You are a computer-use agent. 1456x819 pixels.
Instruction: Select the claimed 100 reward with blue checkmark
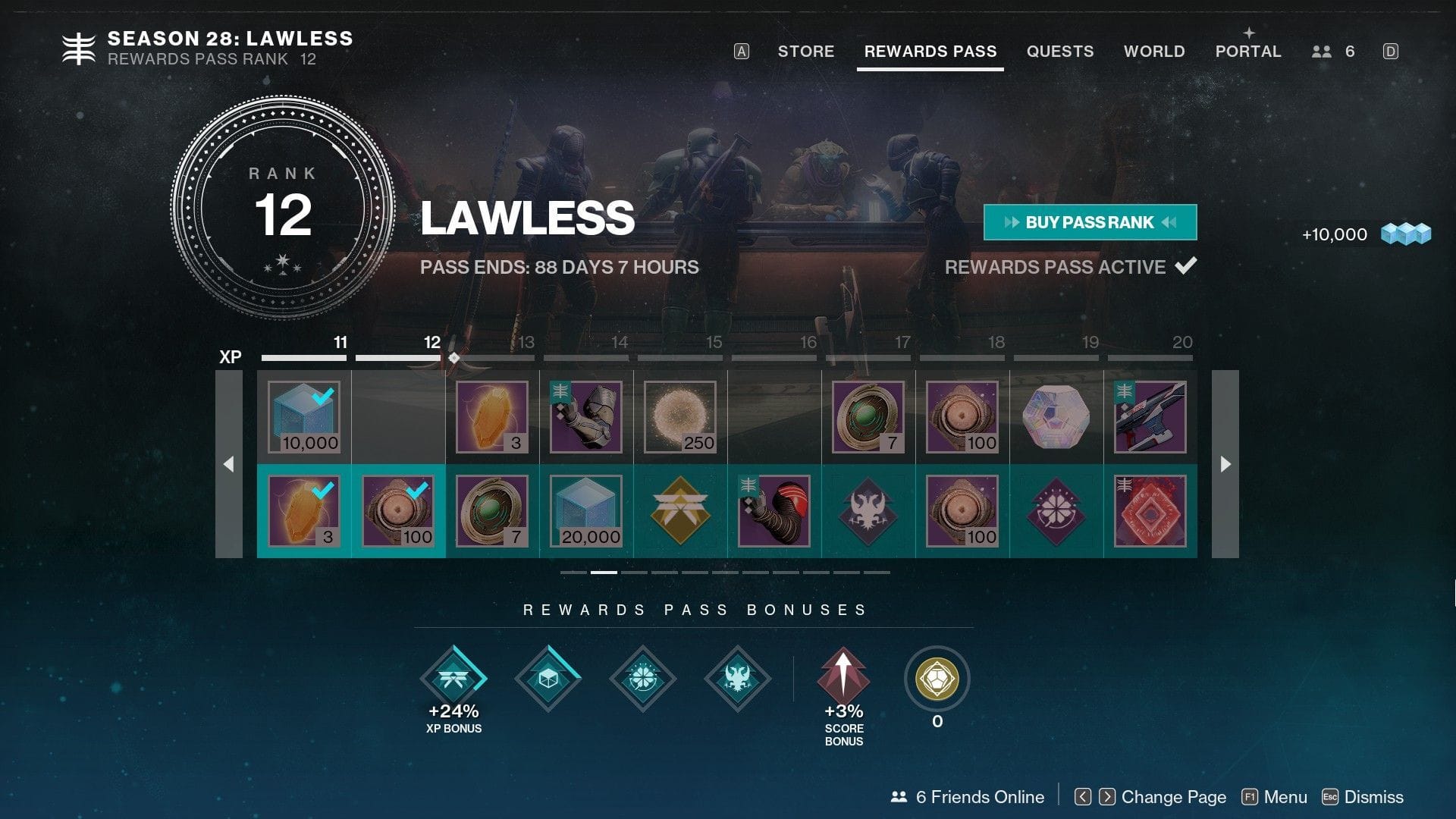point(397,510)
